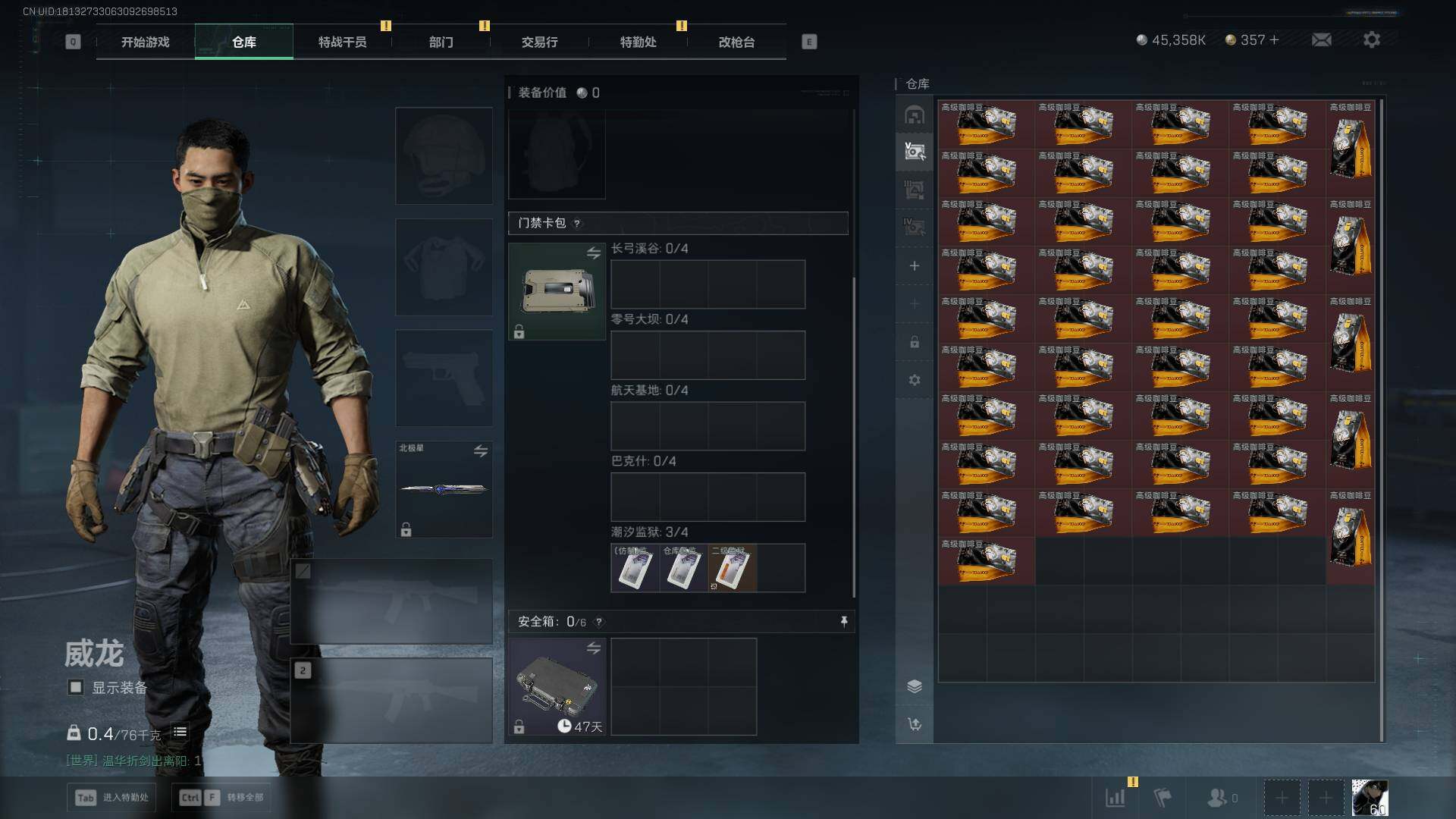Toggle the 显示装备 checkbox
Image resolution: width=1456 pixels, height=819 pixels.
pyautogui.click(x=76, y=687)
